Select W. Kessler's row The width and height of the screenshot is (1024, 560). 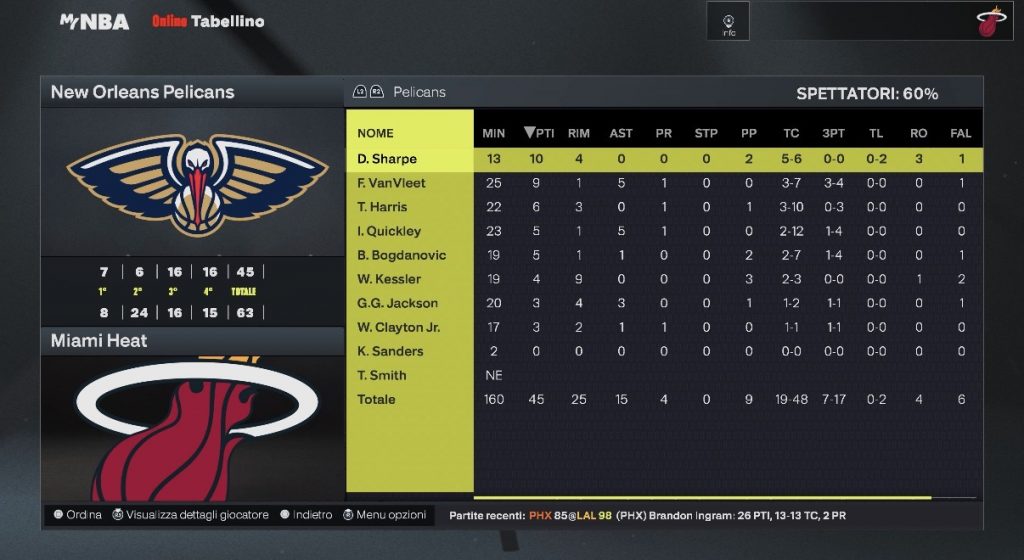(x=389, y=279)
